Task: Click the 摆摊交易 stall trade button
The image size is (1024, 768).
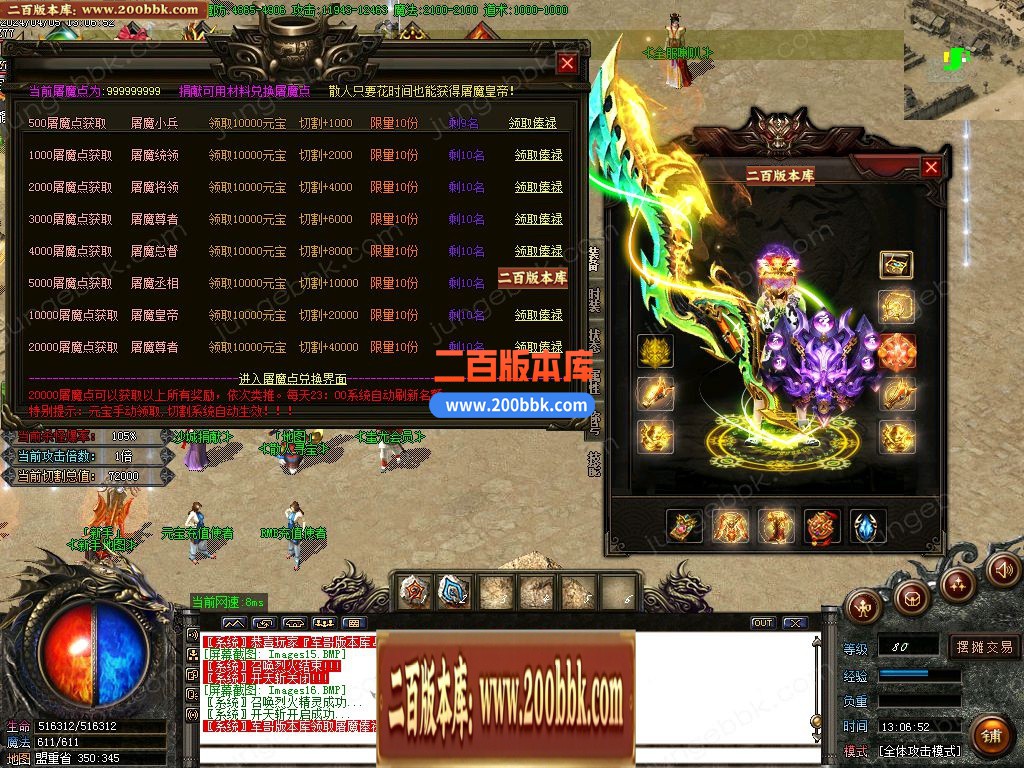Action: point(984,647)
